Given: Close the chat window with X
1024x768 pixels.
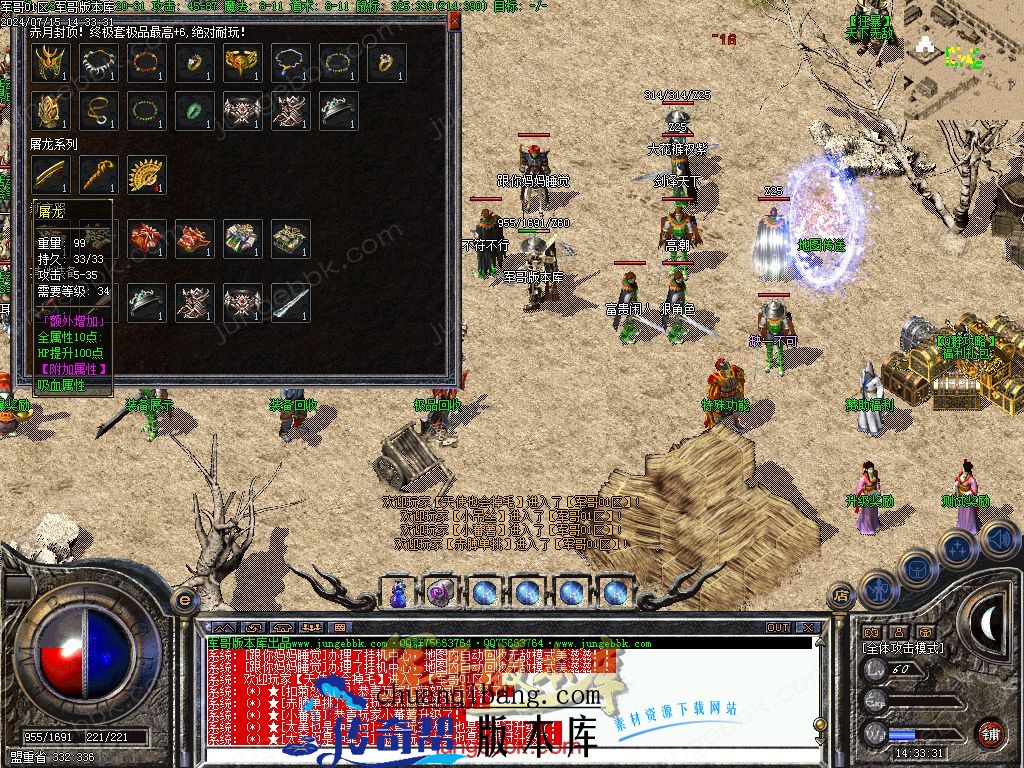Looking at the screenshot, I should point(808,628).
